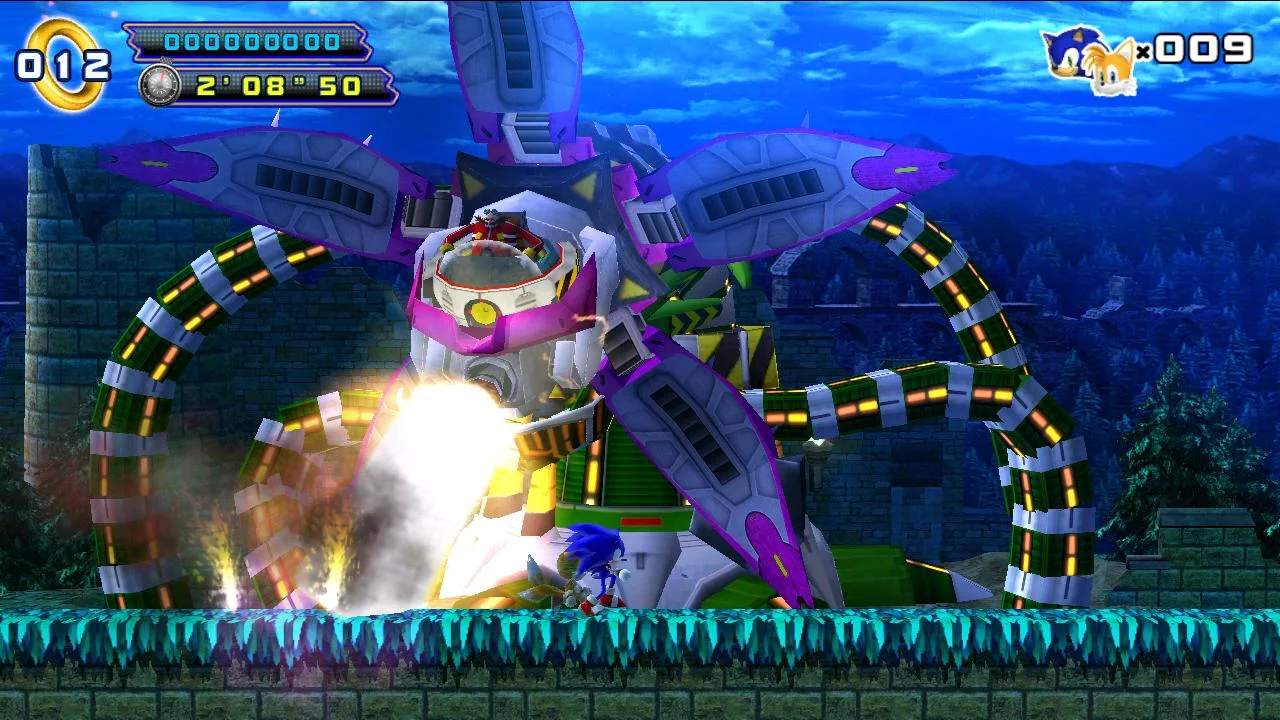Click the red stripe on the boss body
1280x720 pixels.
tap(640, 521)
